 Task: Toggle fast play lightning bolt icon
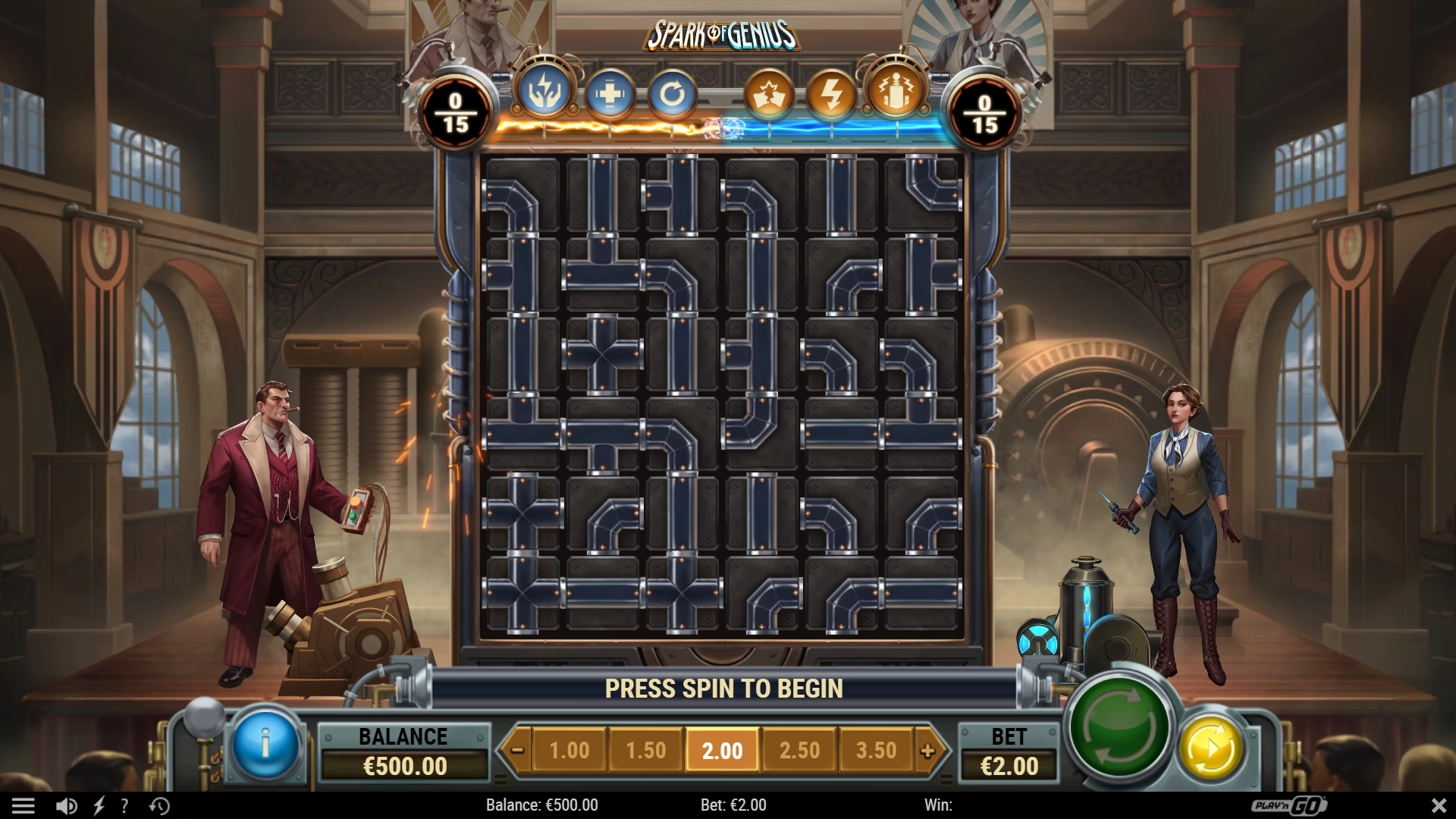[x=99, y=805]
